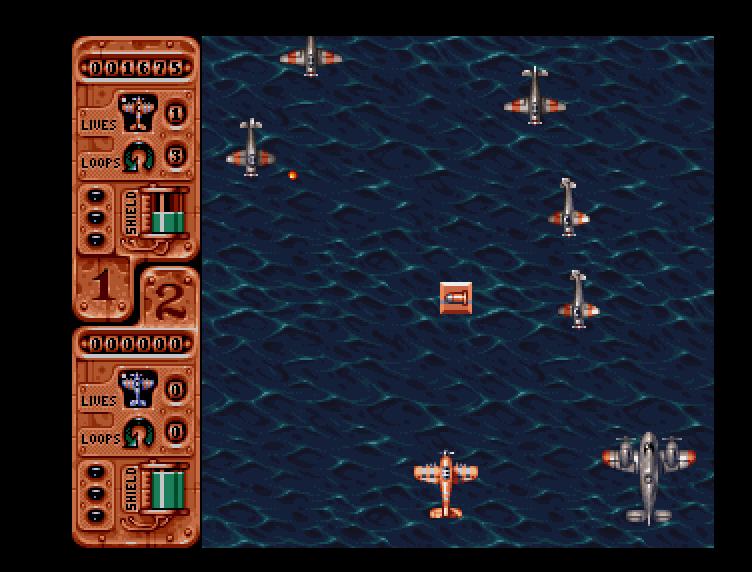This screenshot has height=572, width=752.
Task: Select the loops icon in player one's panel
Action: [138, 158]
